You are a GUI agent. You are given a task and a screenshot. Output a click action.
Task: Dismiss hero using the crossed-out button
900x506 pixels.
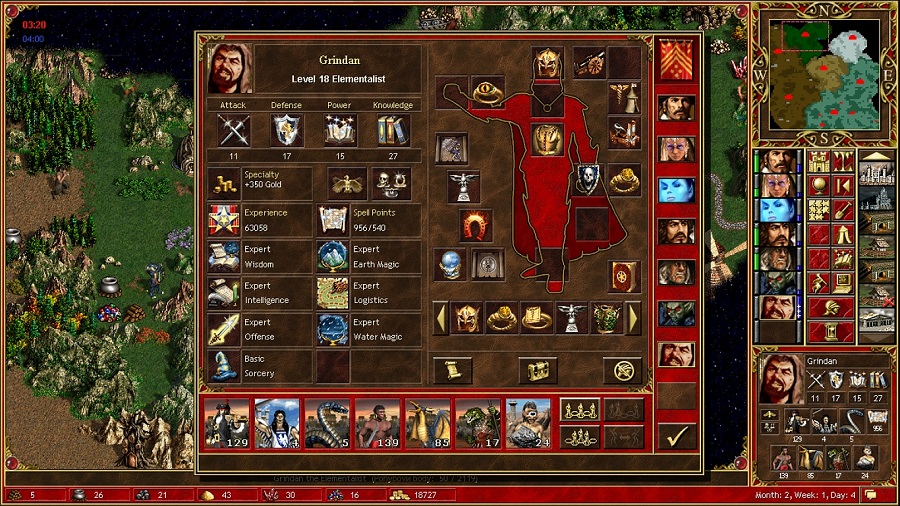622,370
